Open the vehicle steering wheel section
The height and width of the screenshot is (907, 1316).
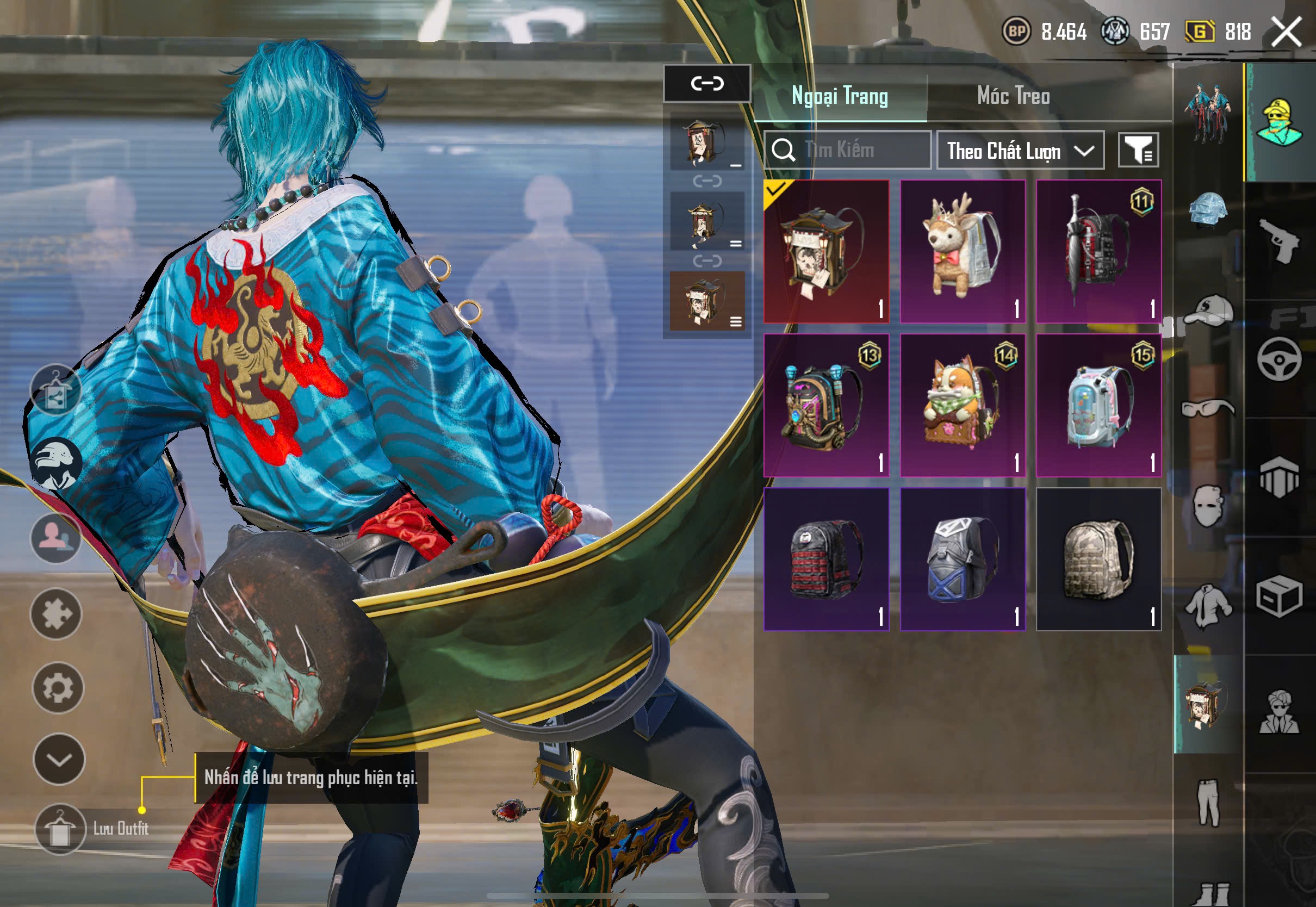click(1279, 359)
